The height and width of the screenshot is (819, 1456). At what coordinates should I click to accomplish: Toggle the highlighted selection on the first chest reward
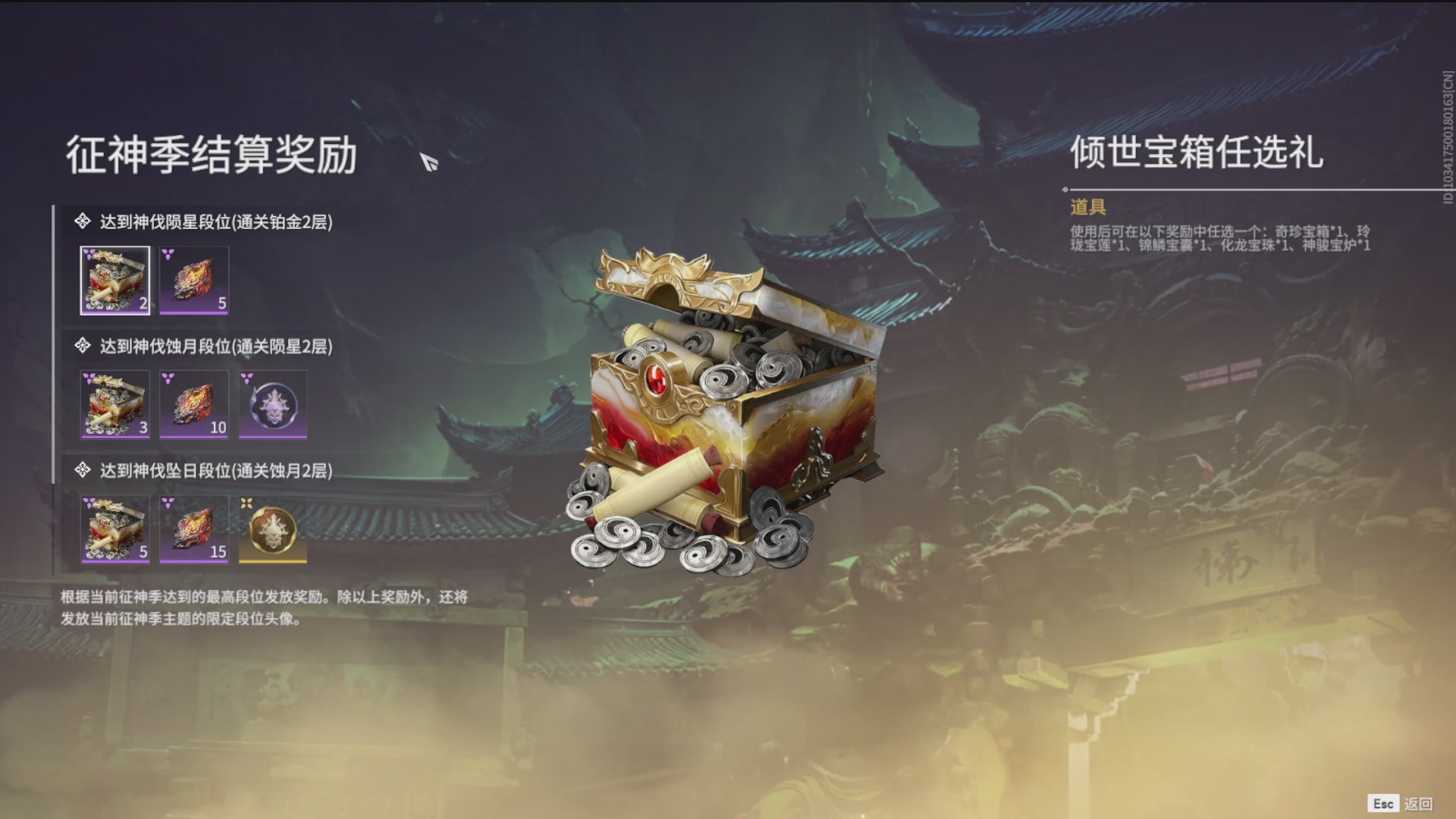115,281
